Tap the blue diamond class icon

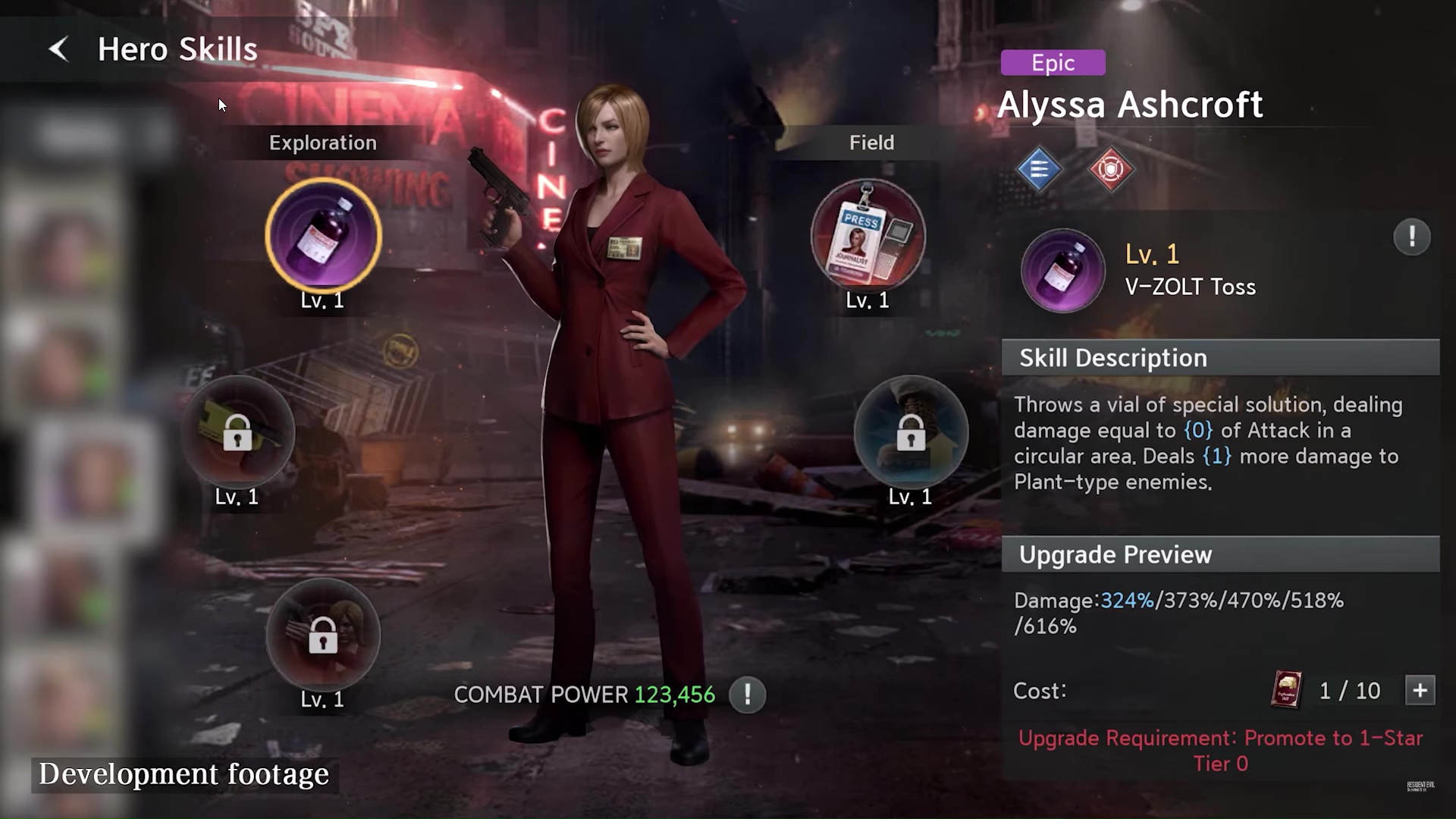click(x=1039, y=168)
